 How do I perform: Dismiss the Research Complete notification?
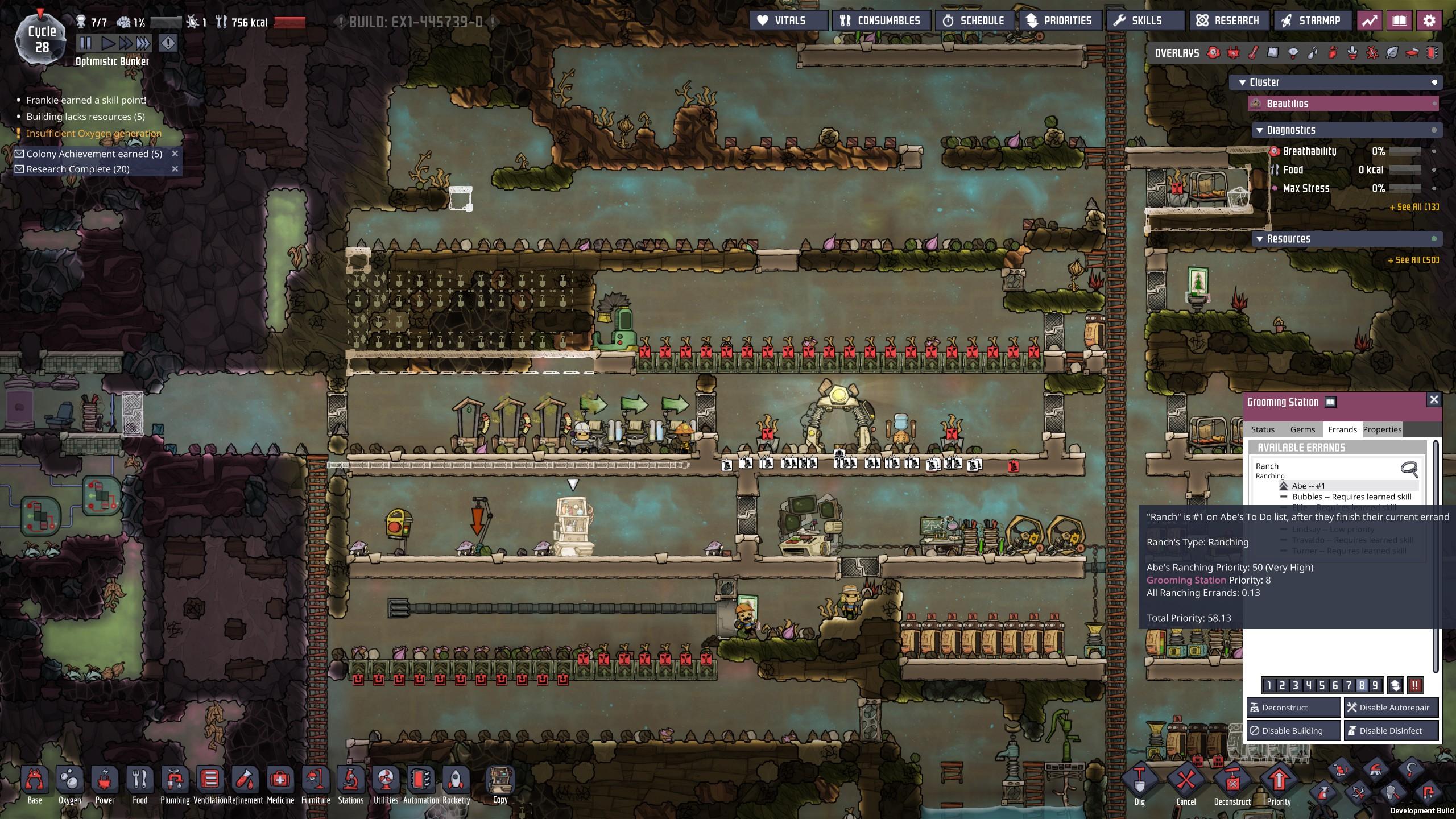tap(175, 169)
